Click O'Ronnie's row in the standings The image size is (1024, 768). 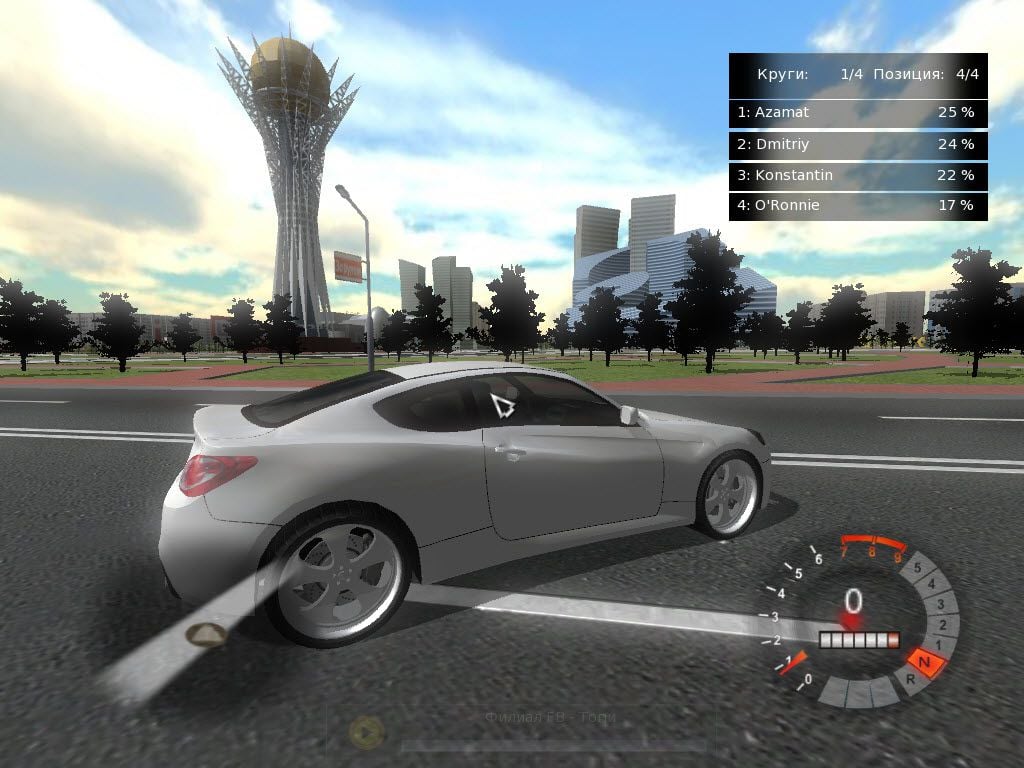point(857,206)
